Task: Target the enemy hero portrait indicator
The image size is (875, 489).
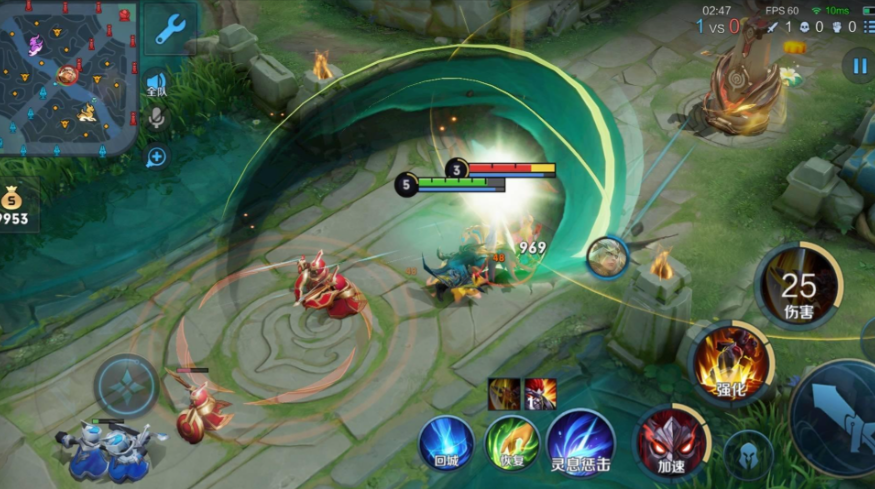Action: (x=607, y=258)
